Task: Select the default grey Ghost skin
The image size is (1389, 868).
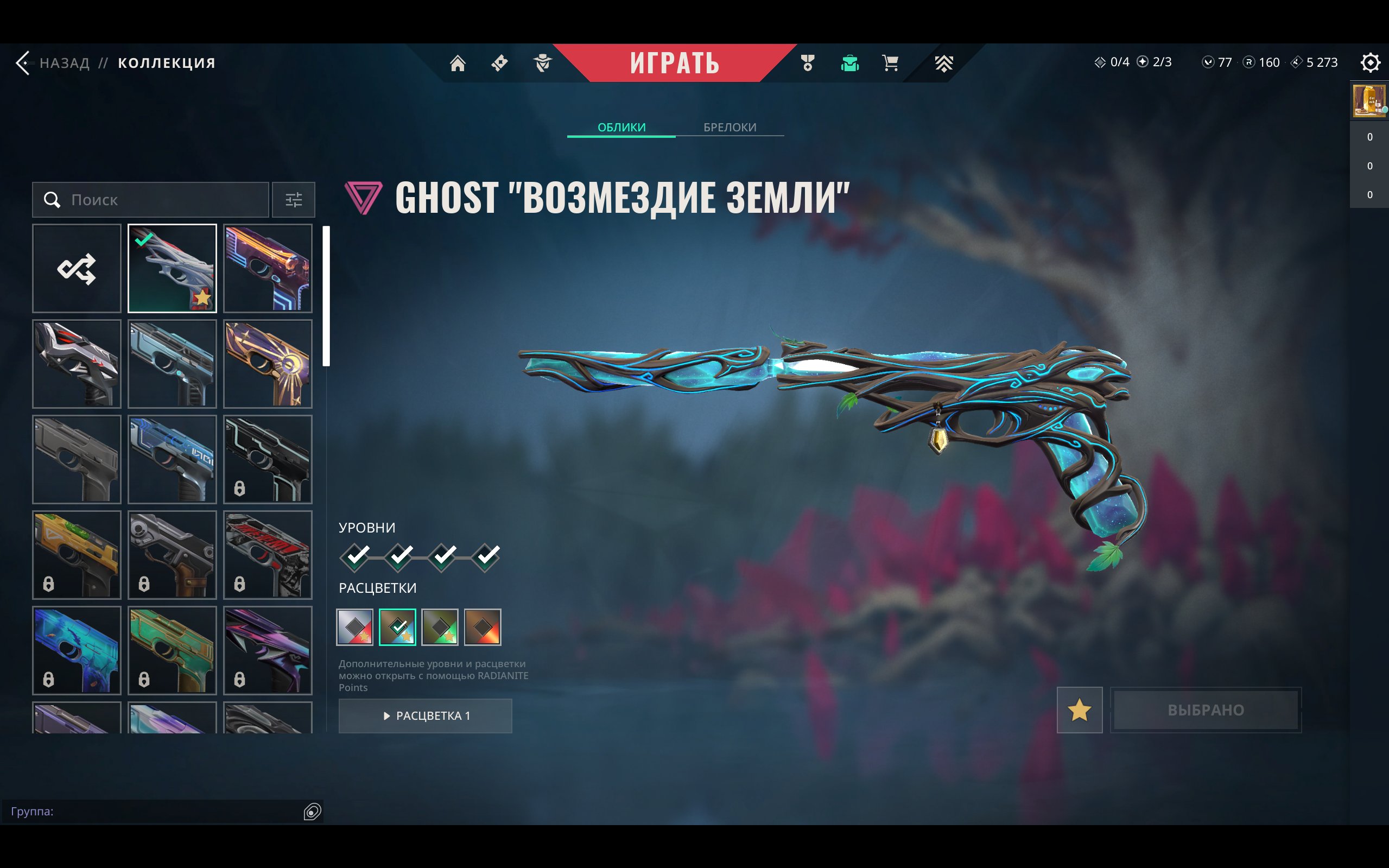Action: point(77,459)
